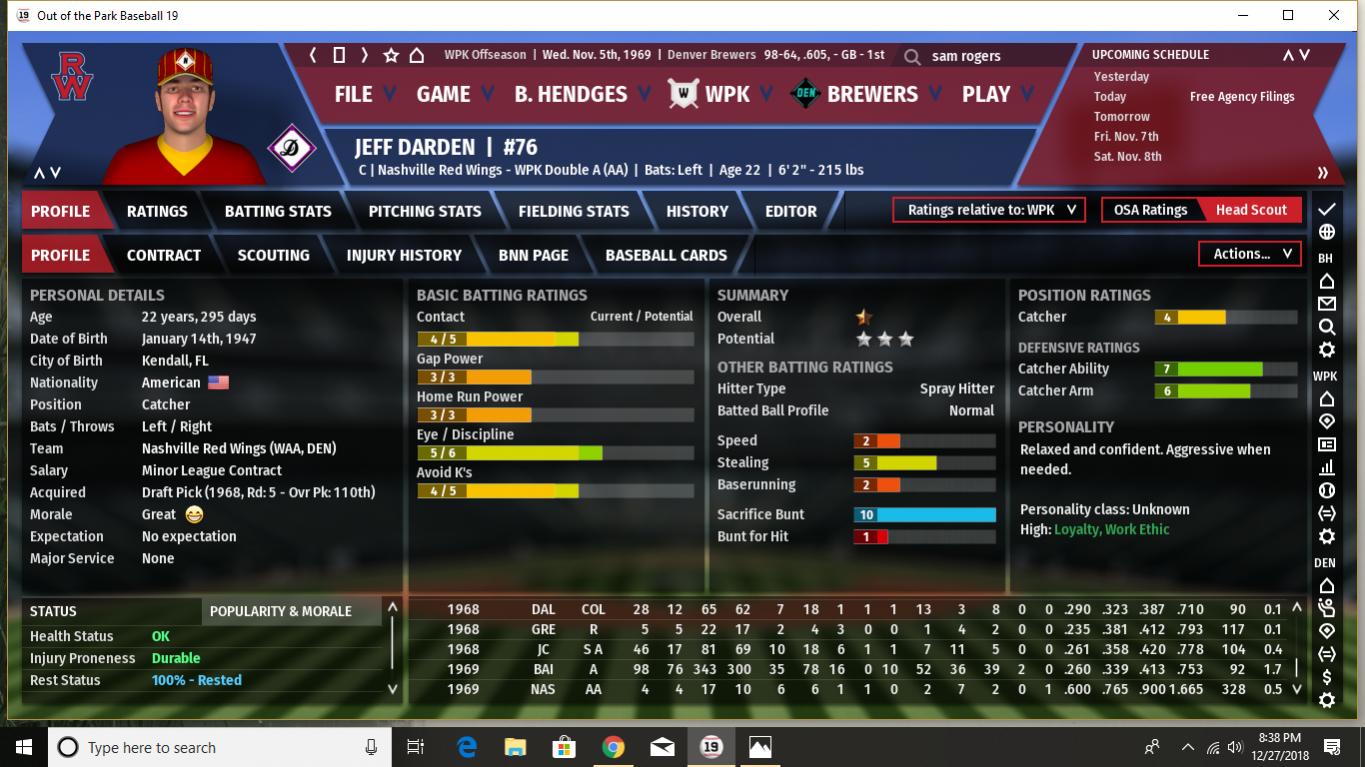
Task: Show the POPULARITY & MORALE panel
Action: pos(280,611)
